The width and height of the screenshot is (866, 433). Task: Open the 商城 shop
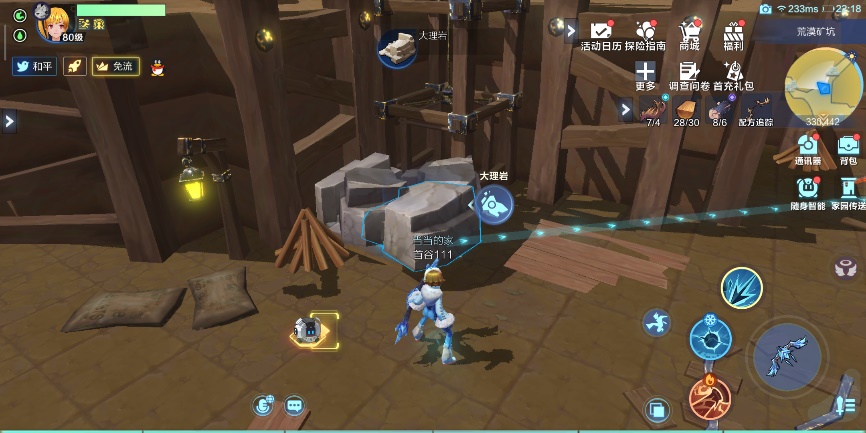coord(689,35)
